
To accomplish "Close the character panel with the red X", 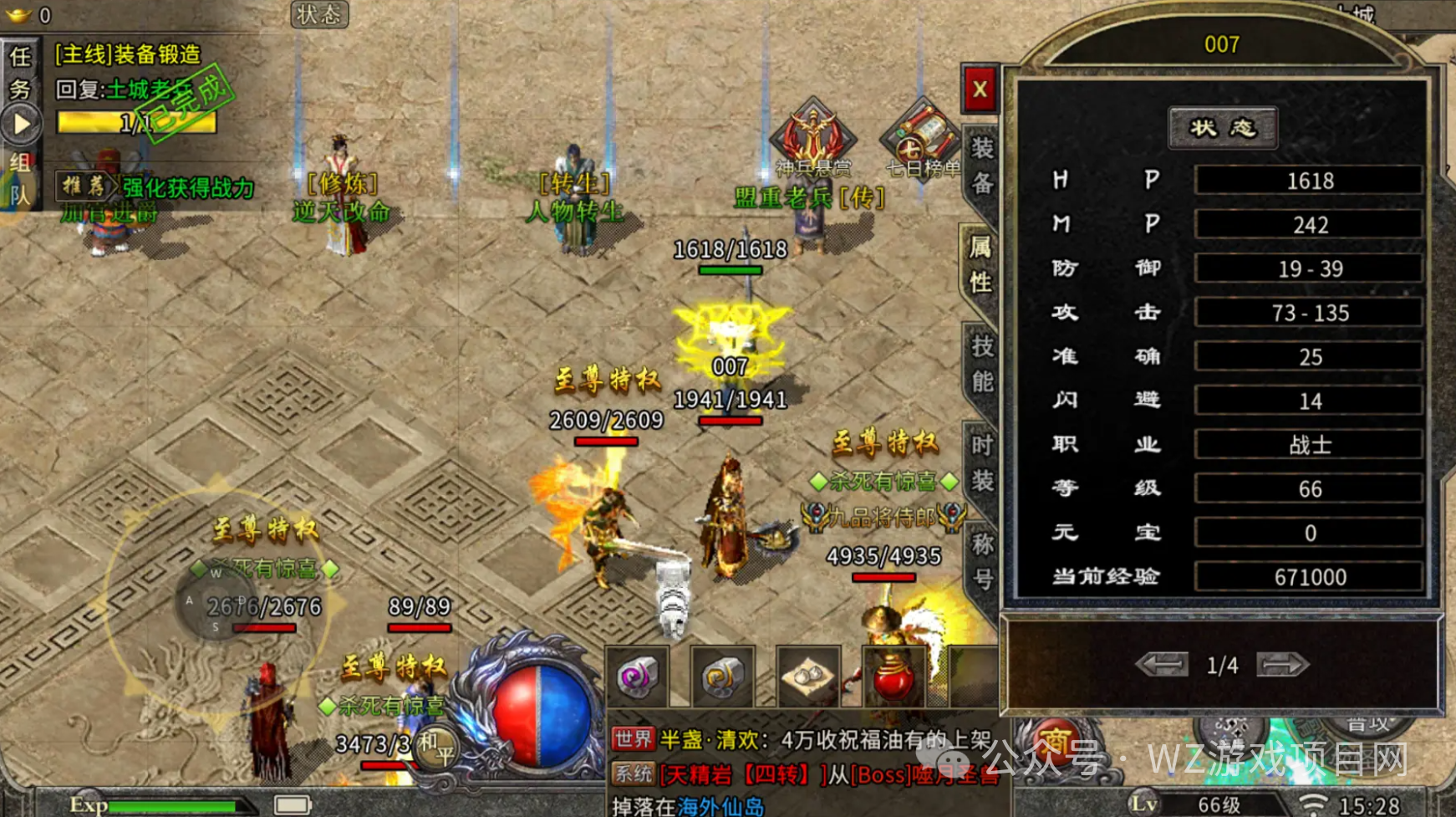I will 980,89.
